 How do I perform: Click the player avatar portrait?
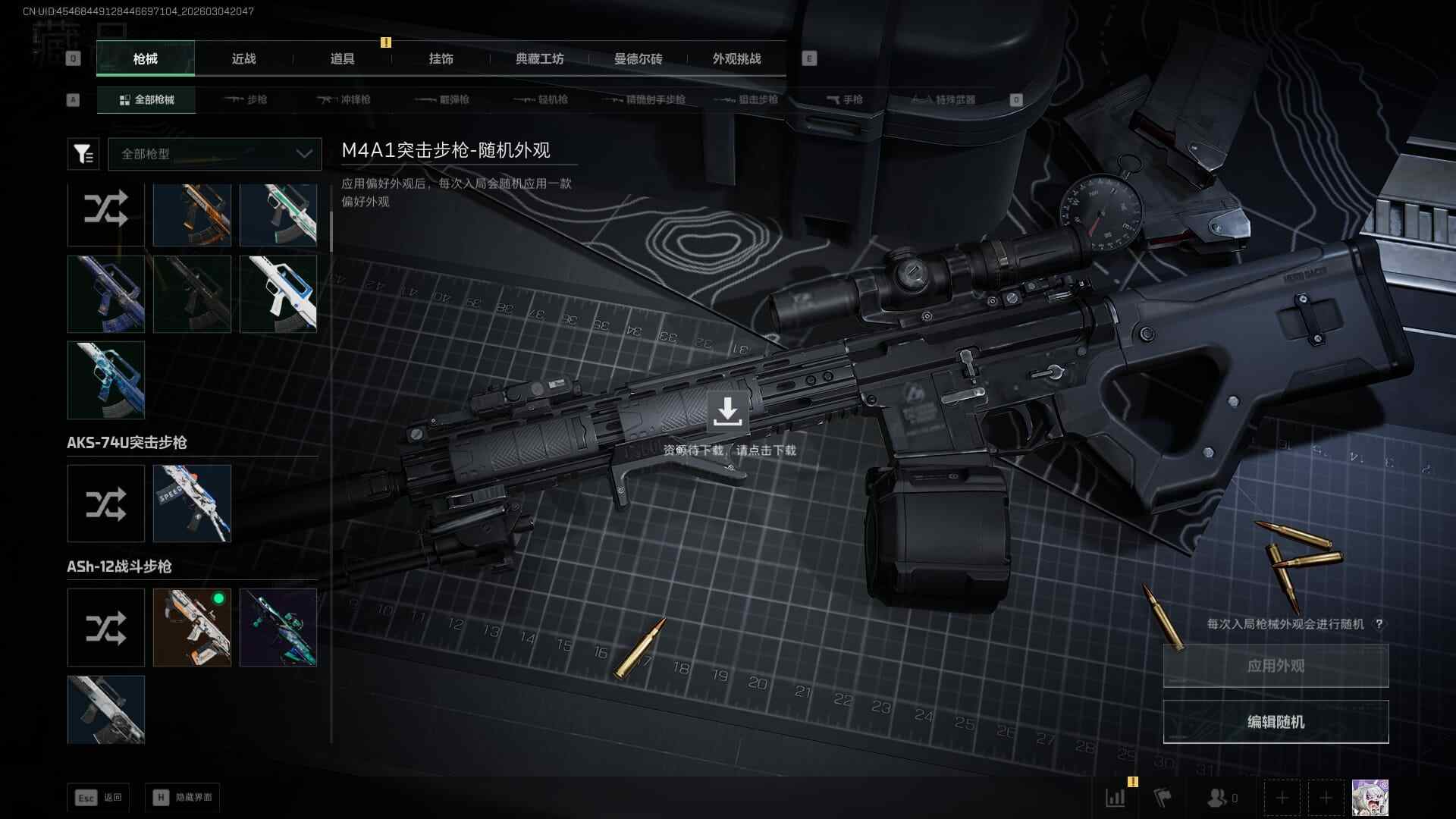[x=1370, y=798]
